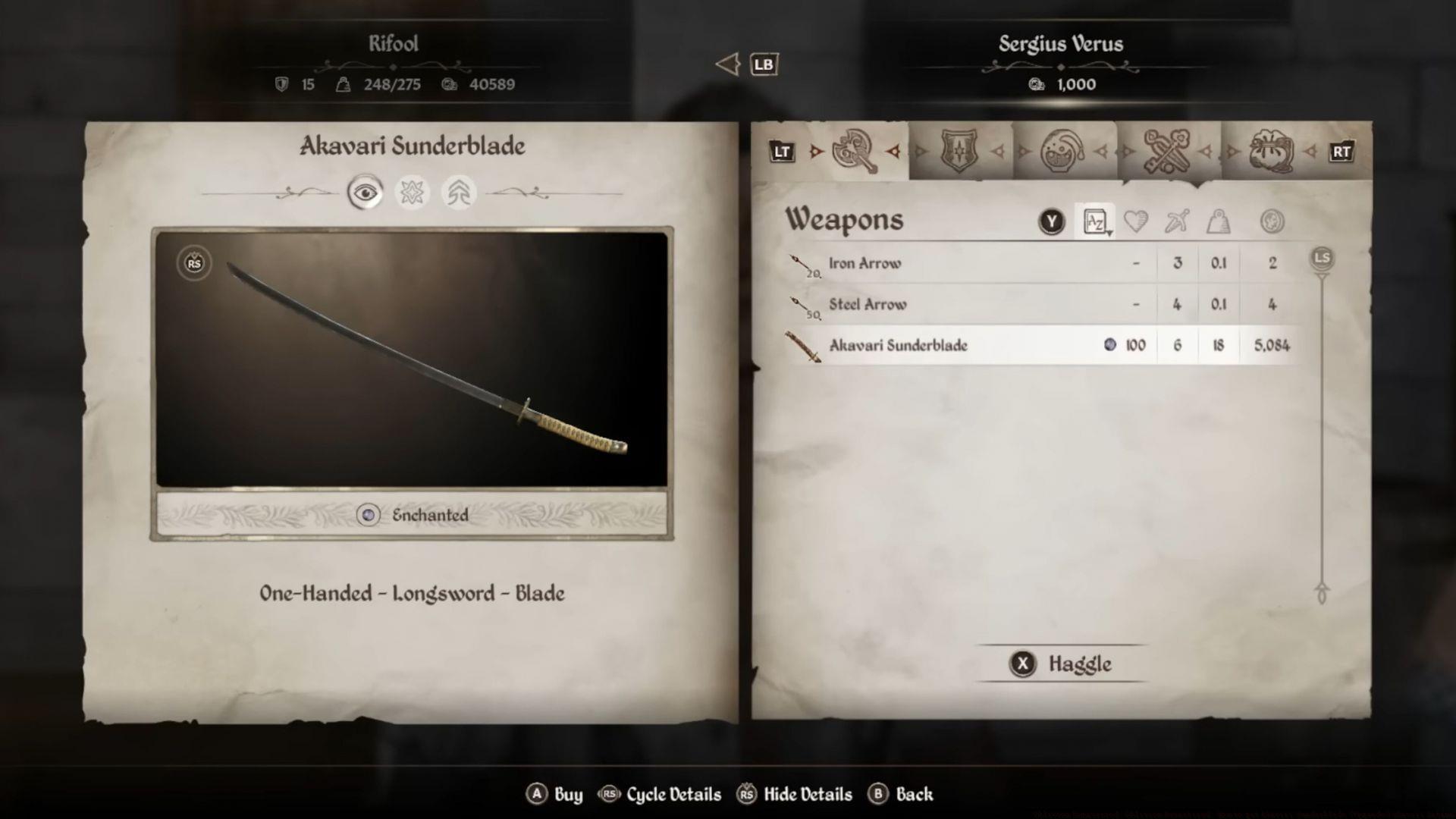Sort the weapons list alphabetically
This screenshot has width=1456, height=819.
point(1094,221)
